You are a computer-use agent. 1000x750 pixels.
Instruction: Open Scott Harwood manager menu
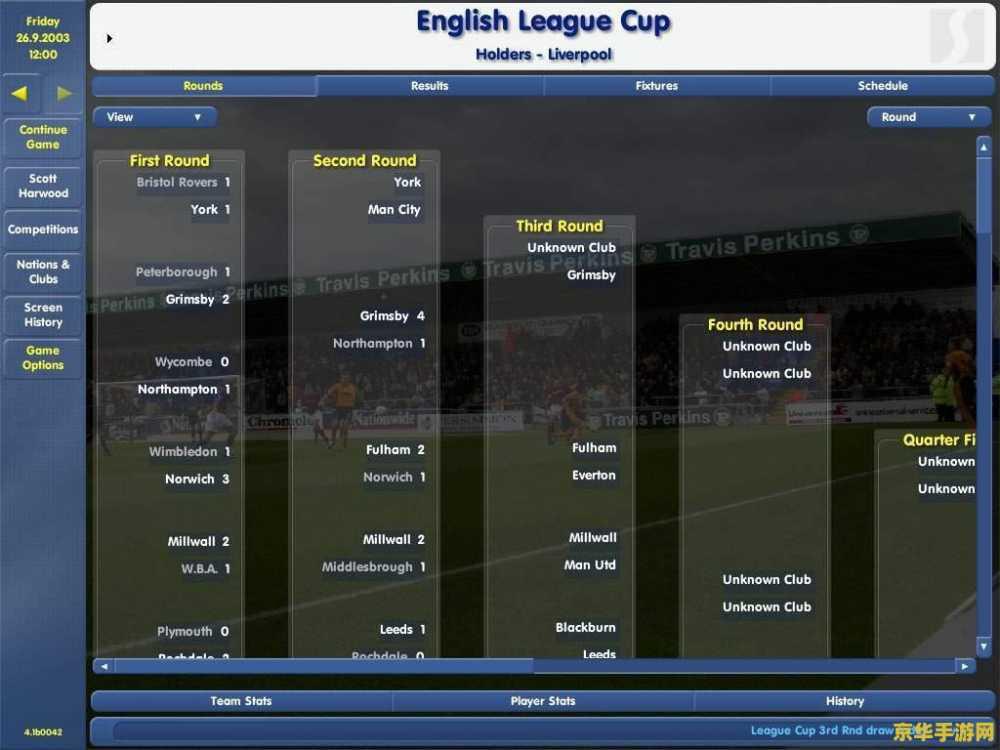(43, 186)
